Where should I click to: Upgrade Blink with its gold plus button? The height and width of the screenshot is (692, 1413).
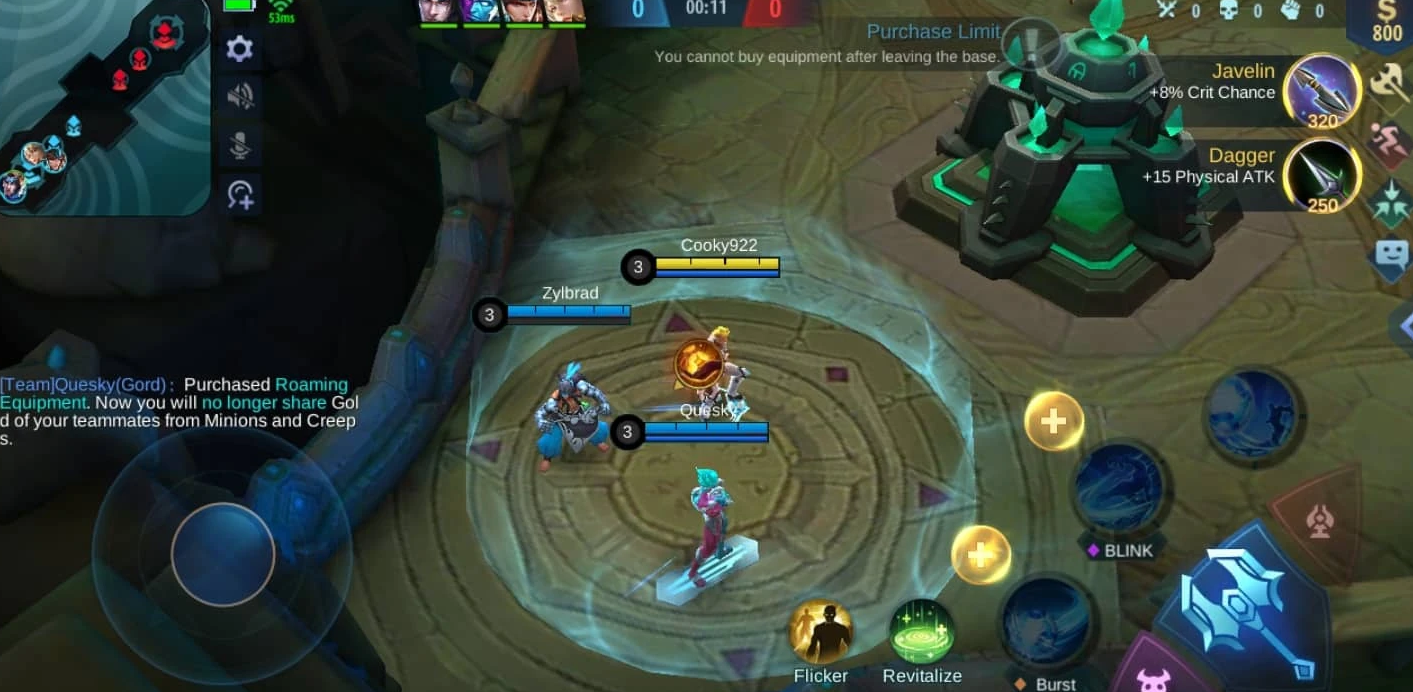pyautogui.click(x=1053, y=421)
